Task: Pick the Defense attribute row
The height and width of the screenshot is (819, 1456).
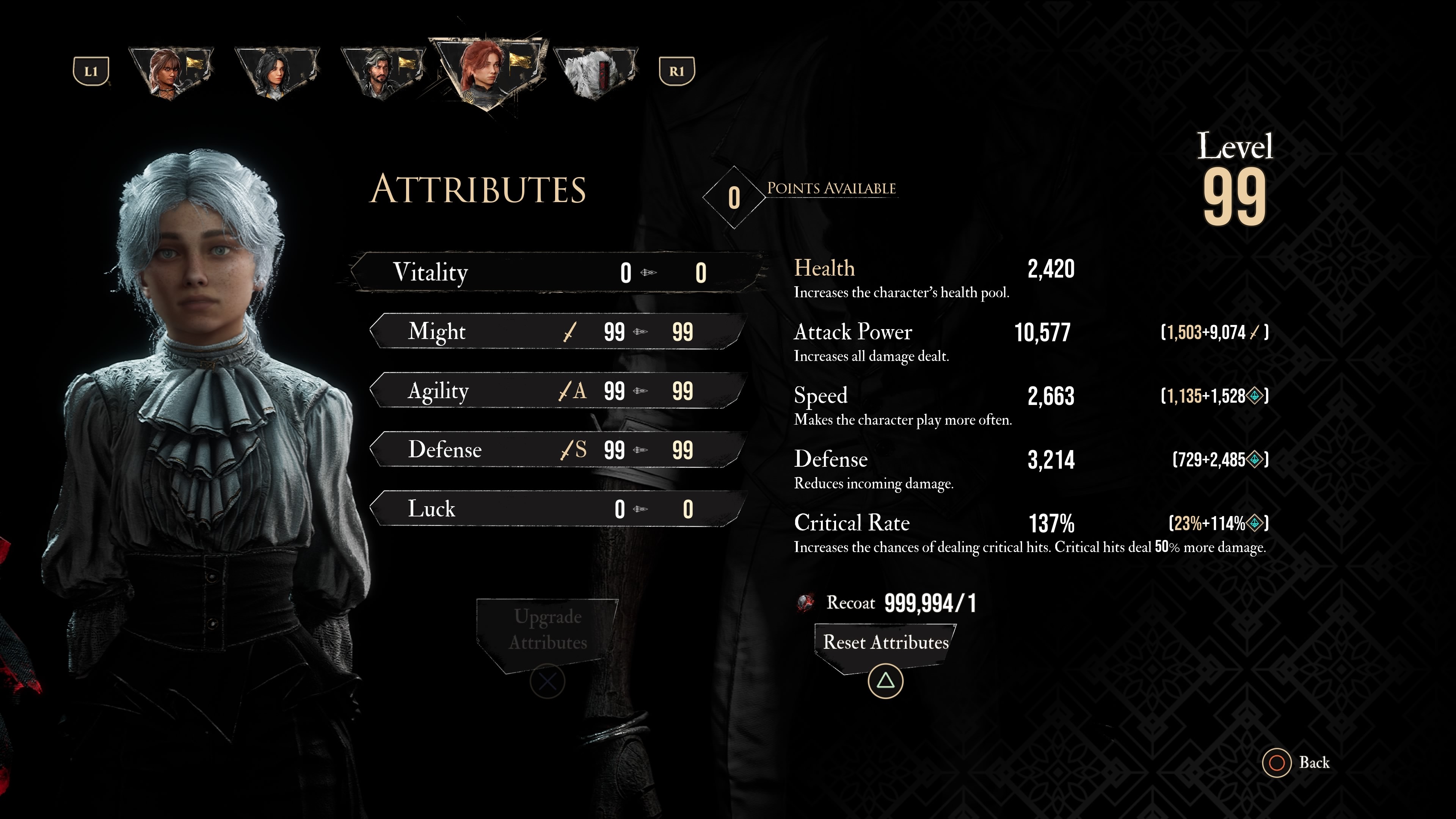Action: (x=557, y=450)
